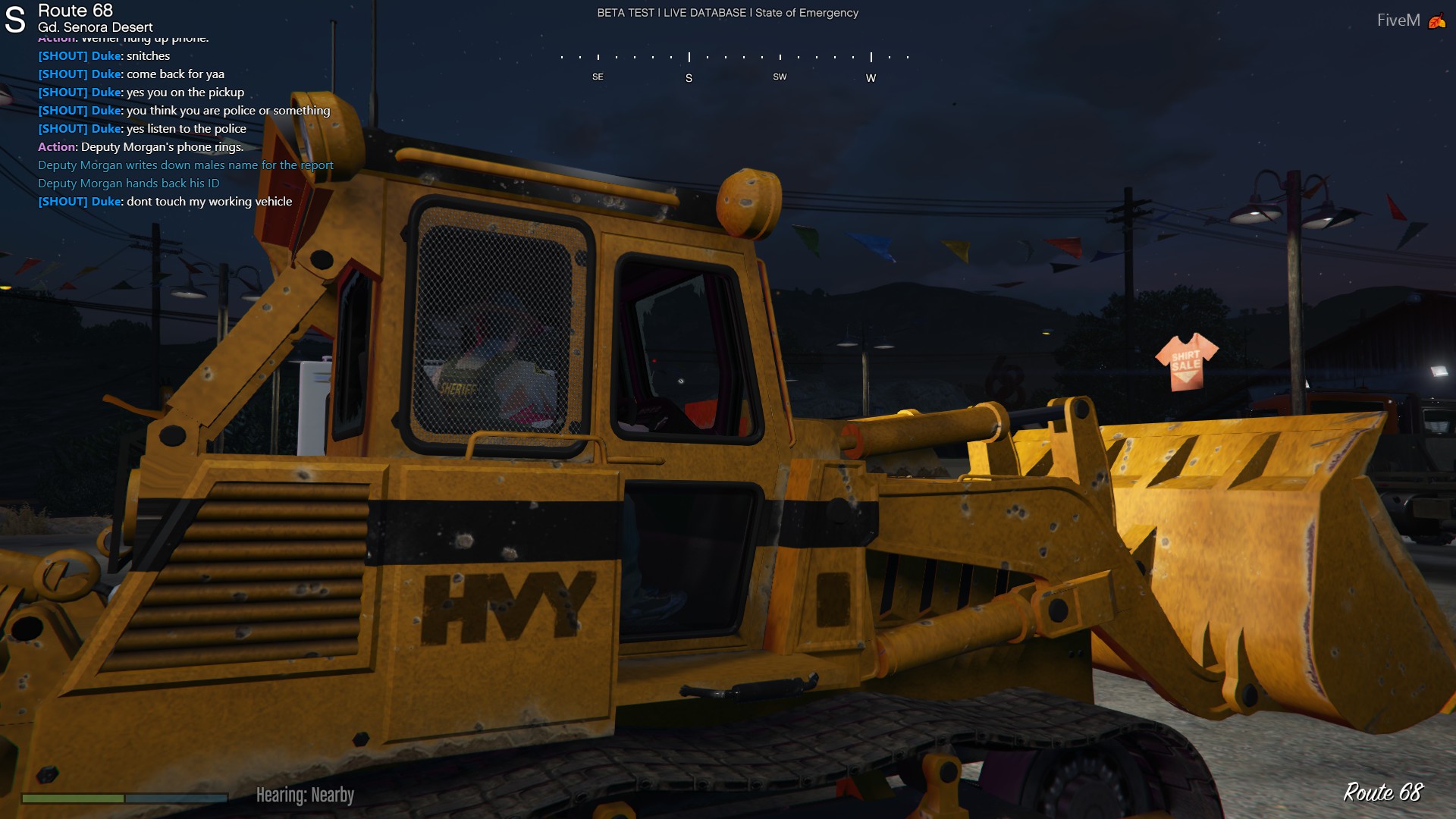Viewport: 1456px width, 819px height.
Task: Click the FiveM logo watermark
Action: pos(1409,20)
